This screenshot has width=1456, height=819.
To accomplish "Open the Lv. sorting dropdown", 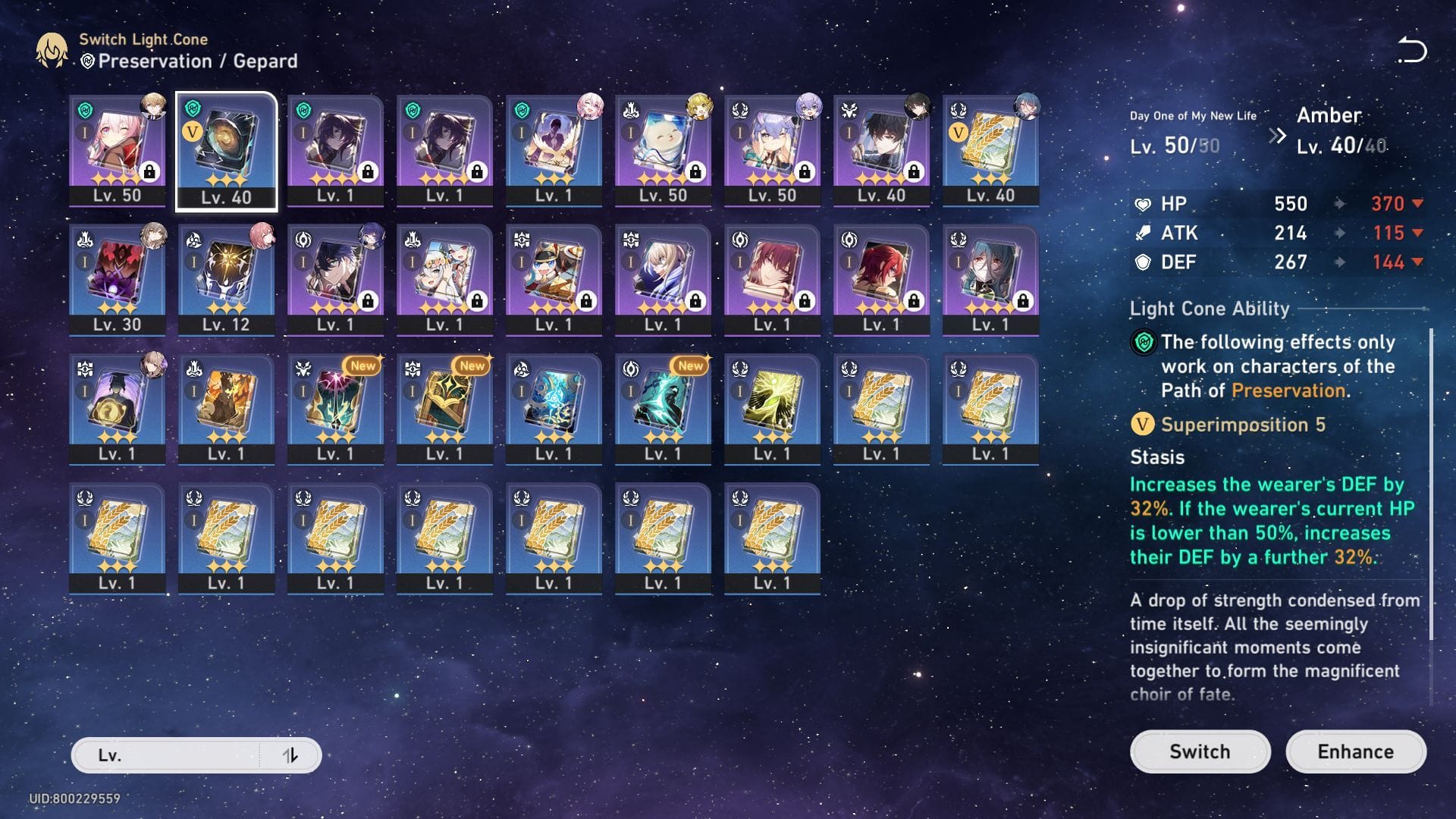I will point(167,755).
